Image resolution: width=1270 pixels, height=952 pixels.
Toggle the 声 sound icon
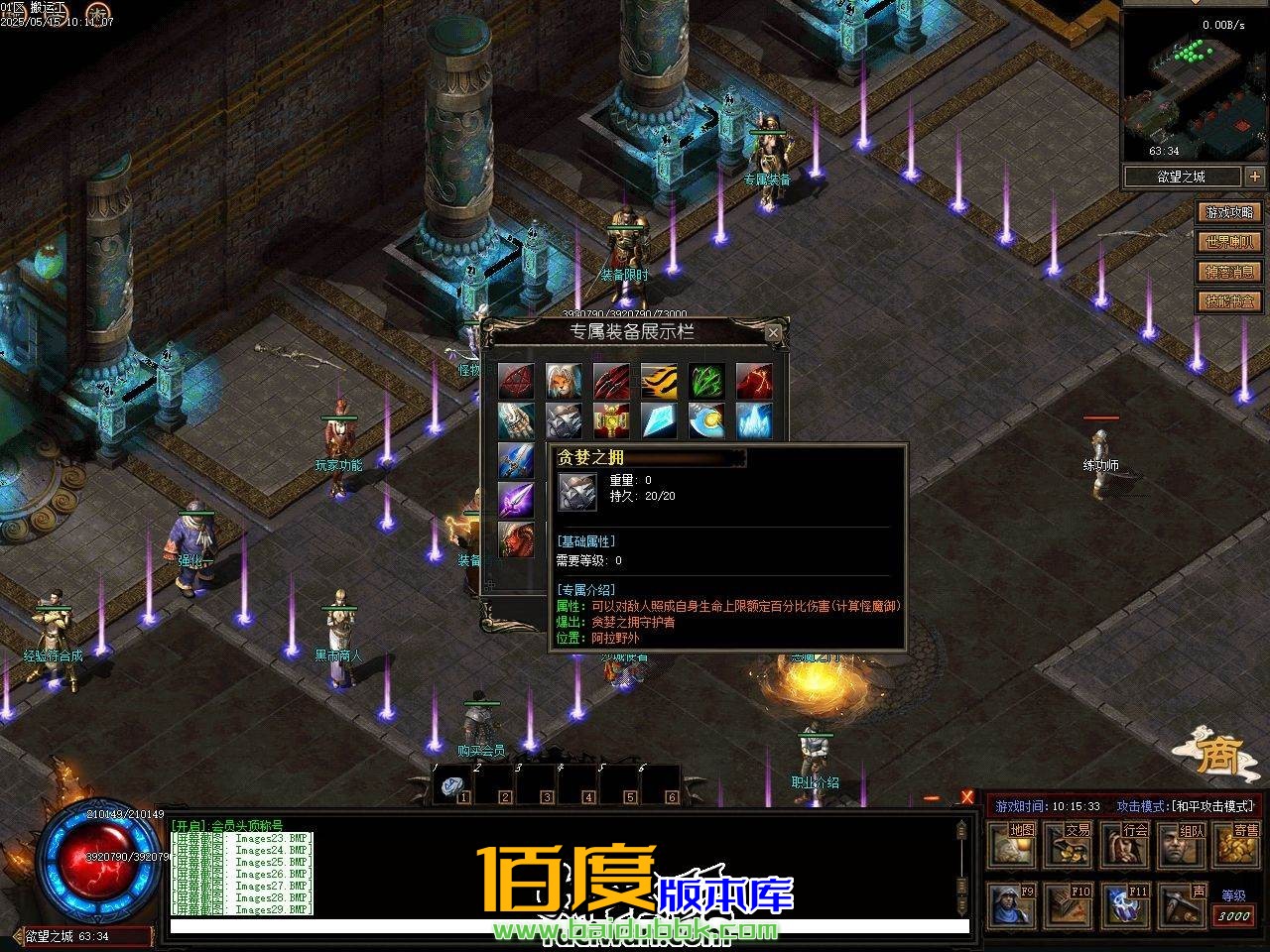(x=1180, y=904)
